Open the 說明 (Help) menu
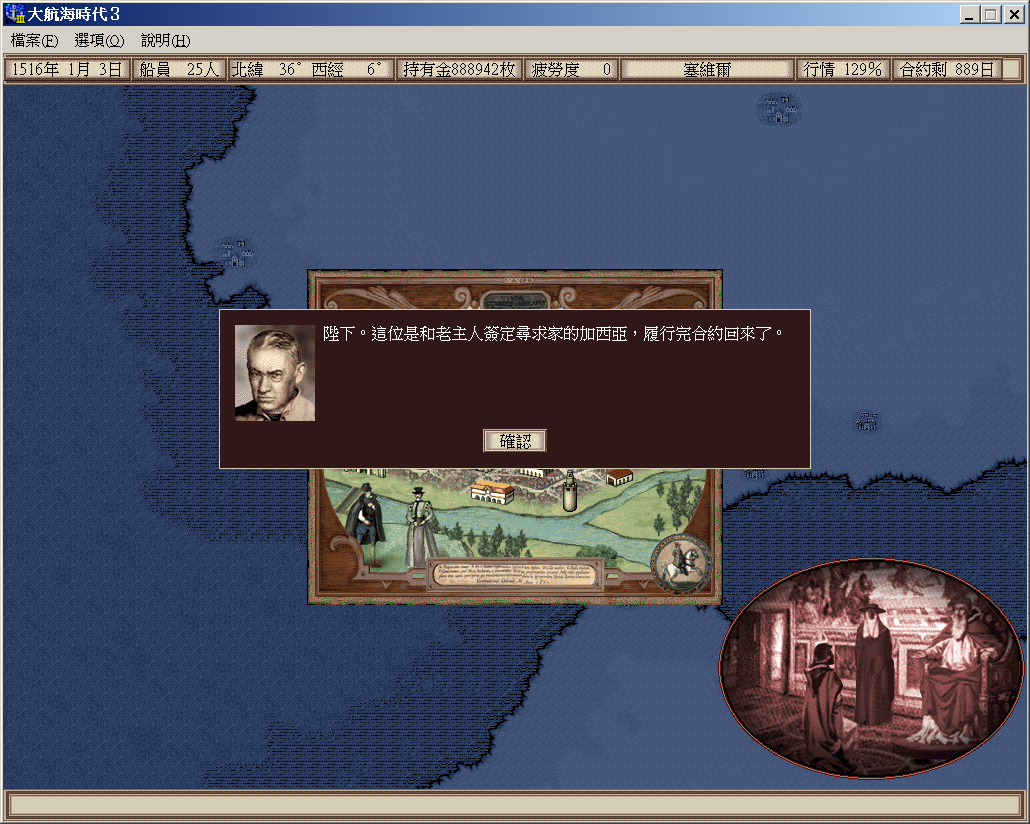1030x824 pixels. pyautogui.click(x=165, y=41)
